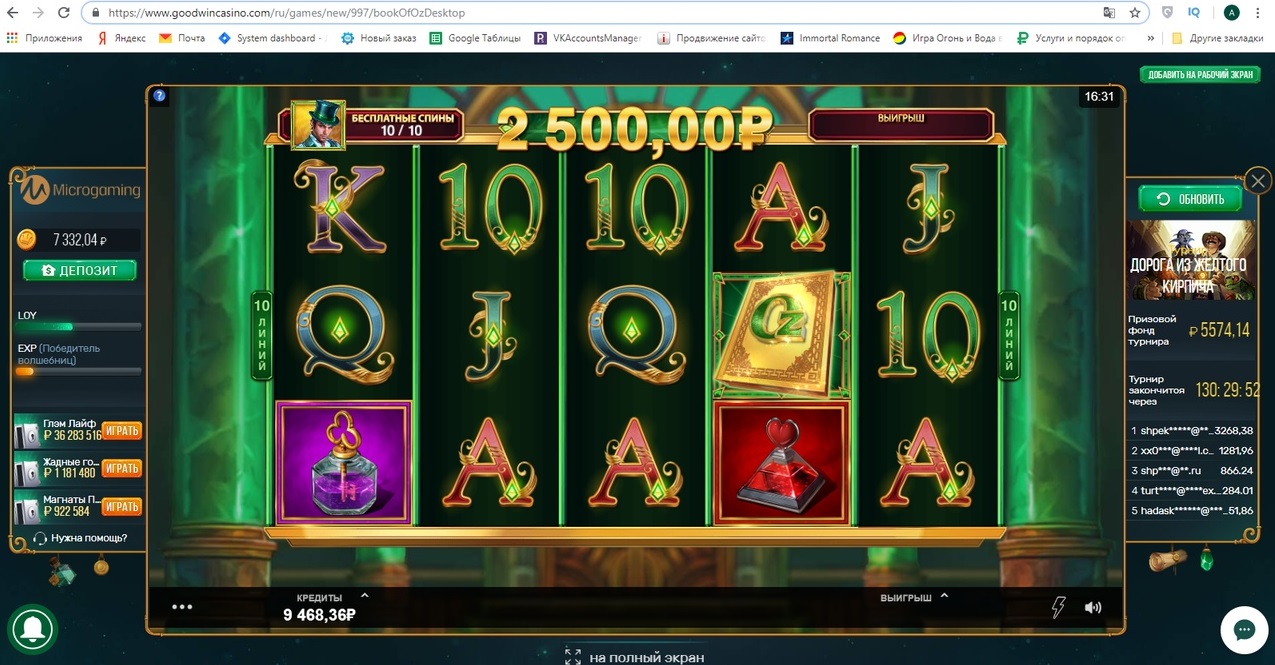
Task: Close the tournament side panel
Action: pyautogui.click(x=1258, y=181)
